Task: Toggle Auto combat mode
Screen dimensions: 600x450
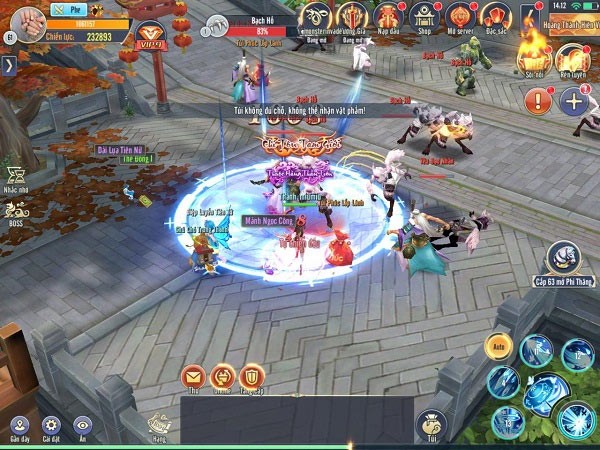Action: (498, 346)
